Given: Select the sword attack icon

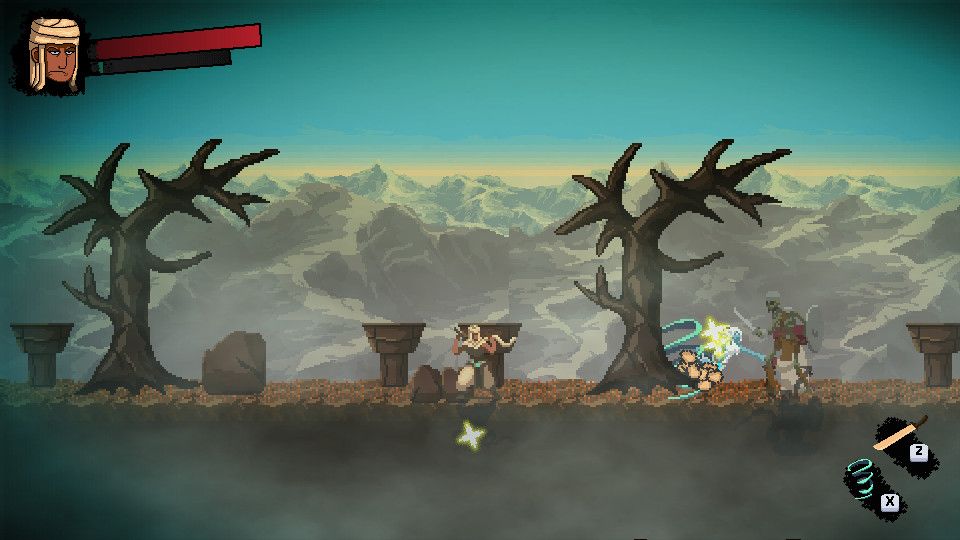Looking at the screenshot, I should click(897, 435).
